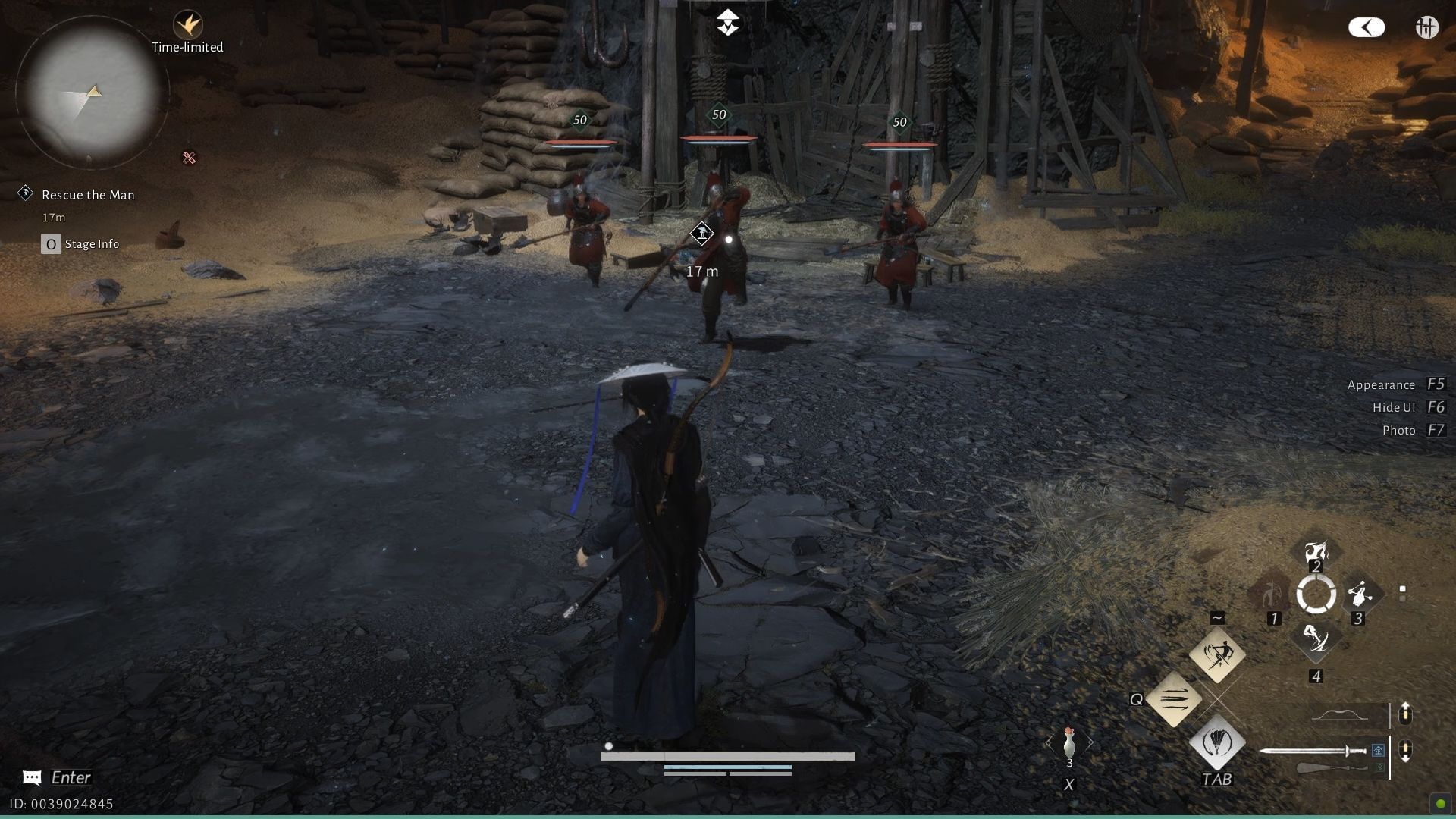Image resolution: width=1456 pixels, height=819 pixels.
Task: Open the double-chevron marker above the gate
Action: coord(726,21)
